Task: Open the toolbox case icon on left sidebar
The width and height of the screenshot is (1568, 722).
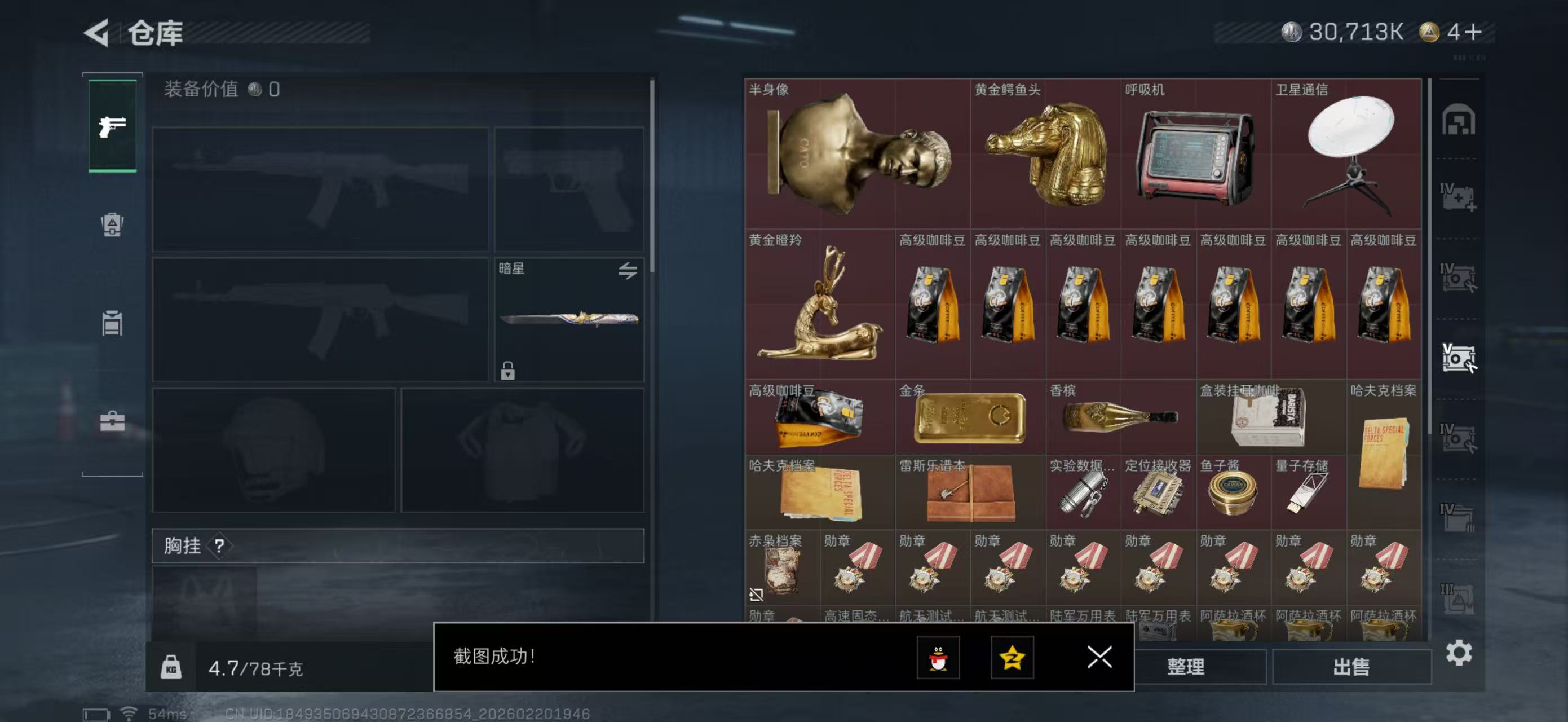Action: (112, 420)
